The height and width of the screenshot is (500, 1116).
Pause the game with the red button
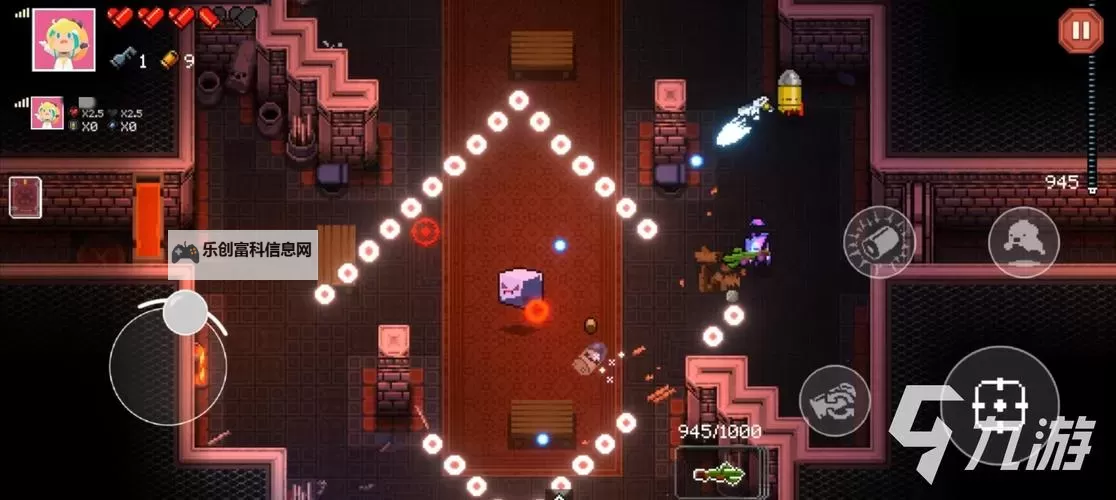tap(1080, 30)
